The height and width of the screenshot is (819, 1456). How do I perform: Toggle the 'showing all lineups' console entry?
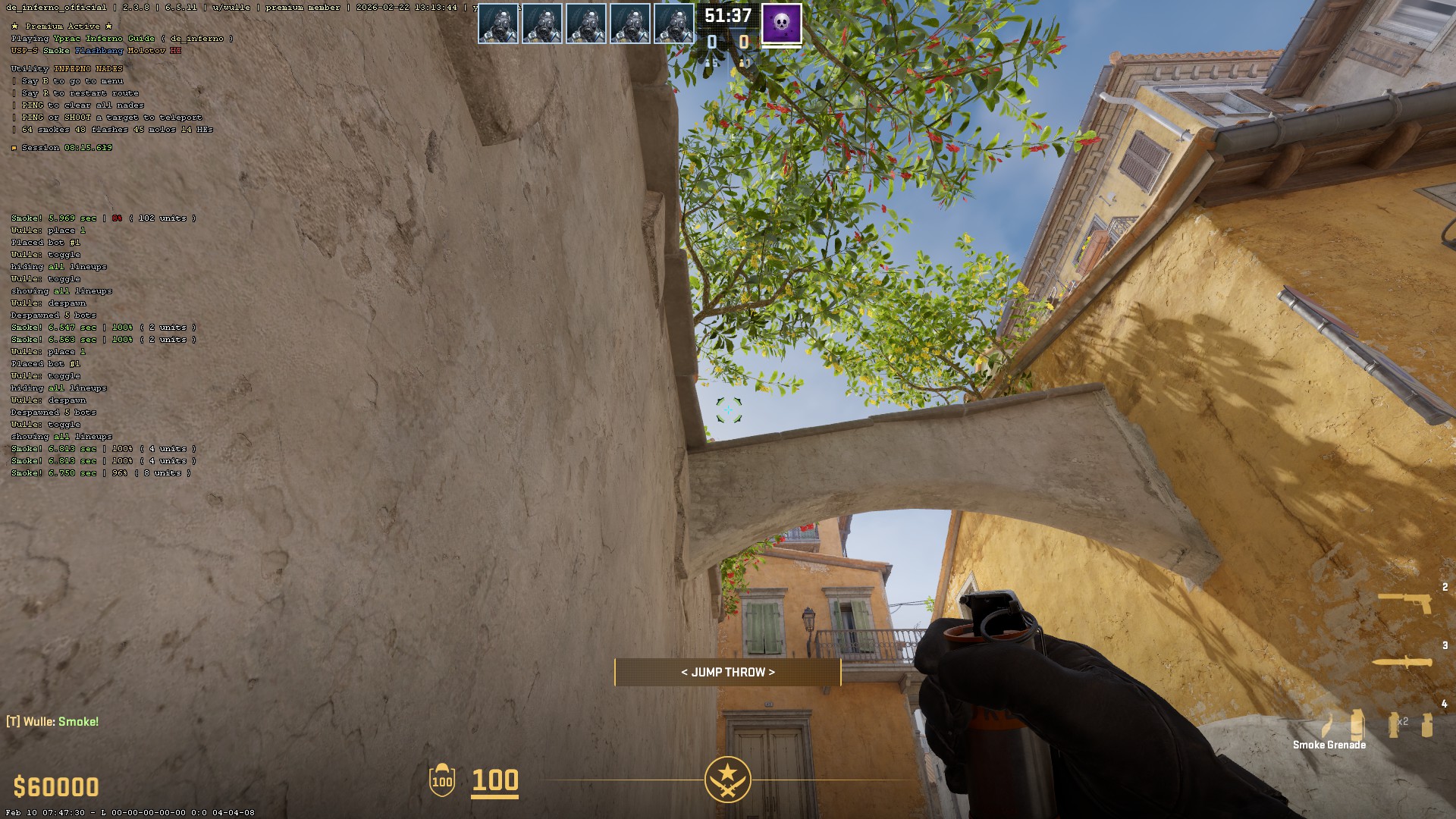pyautogui.click(x=61, y=290)
